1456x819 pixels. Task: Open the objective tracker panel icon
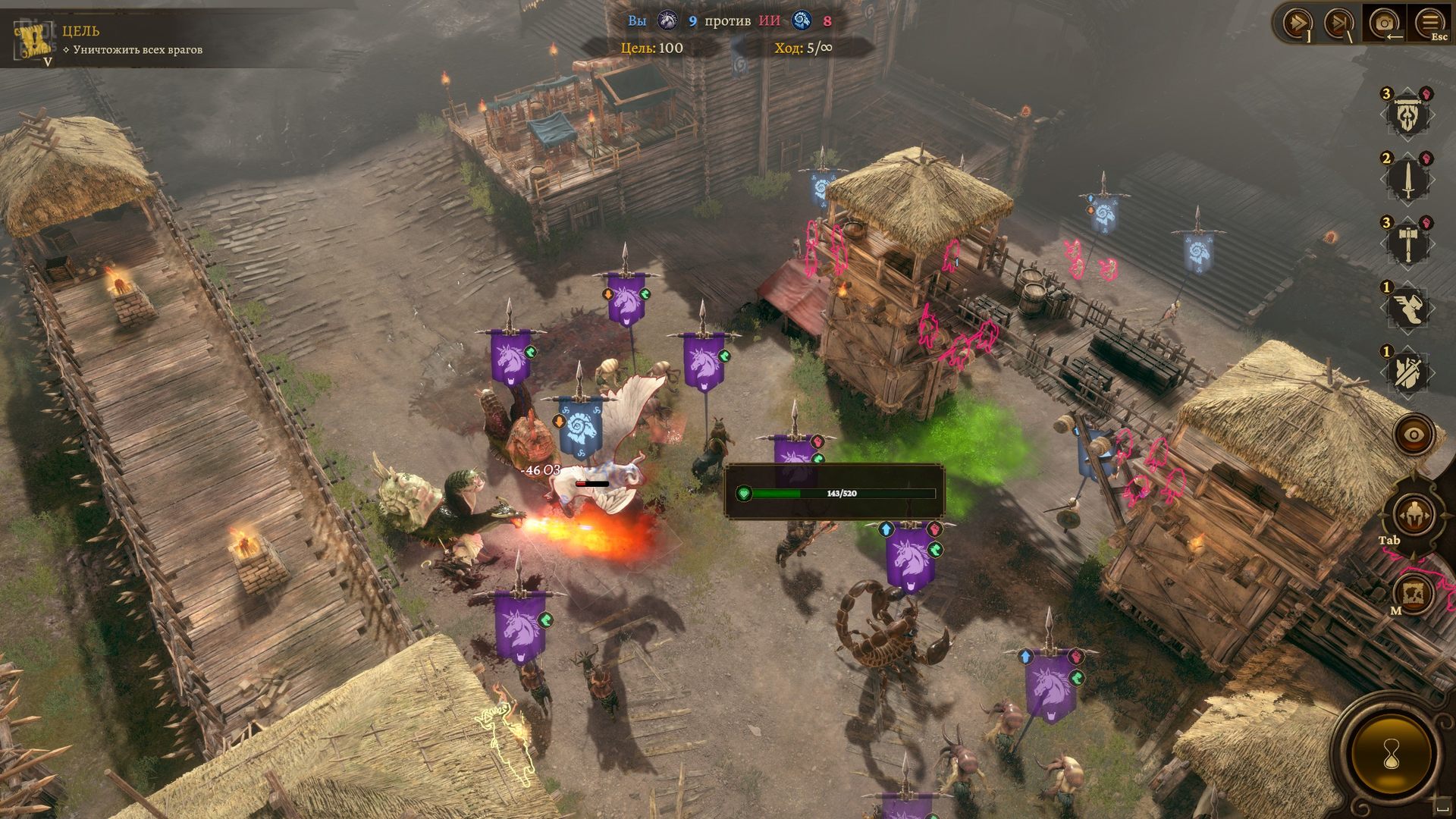tap(33, 39)
